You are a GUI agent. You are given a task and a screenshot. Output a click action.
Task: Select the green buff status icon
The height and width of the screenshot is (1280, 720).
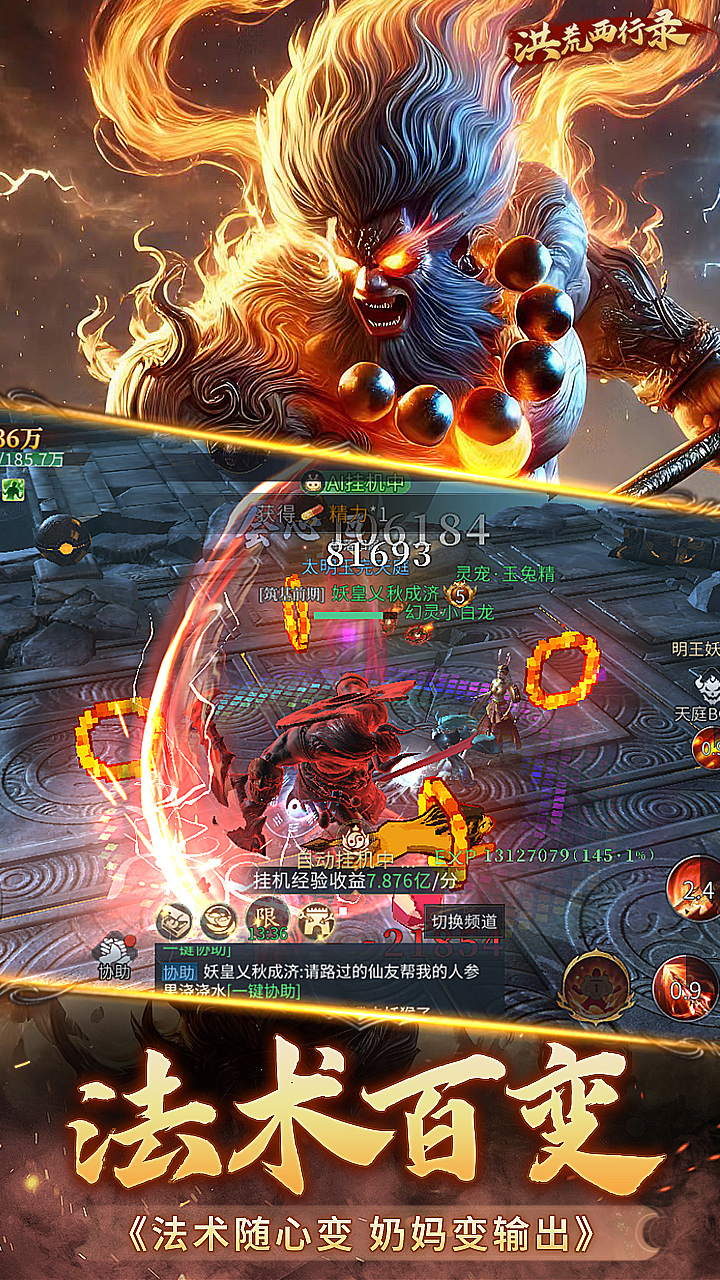coord(13,489)
